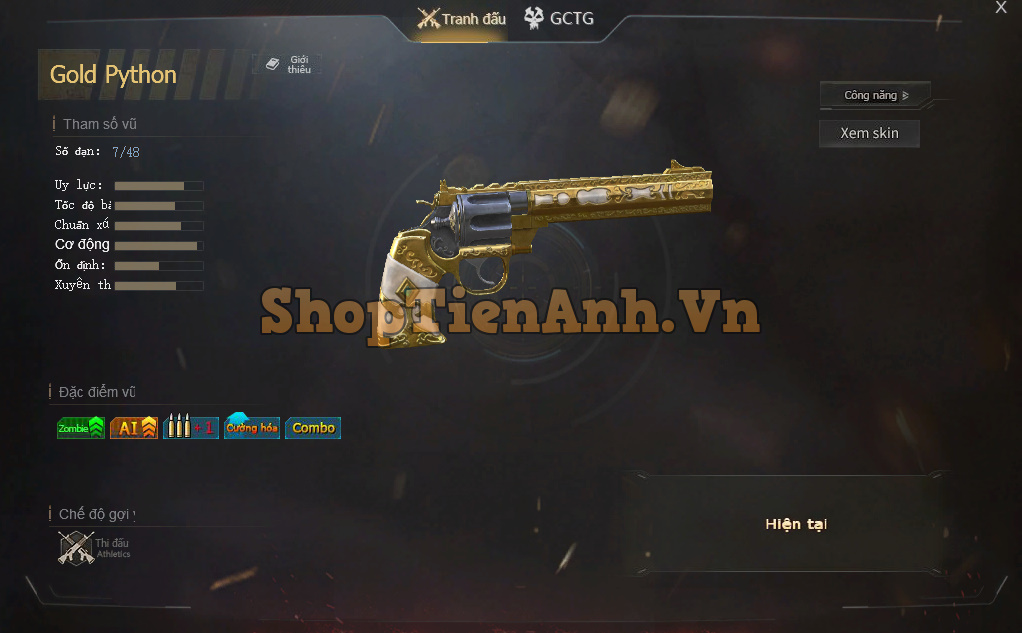Select the Cường hóa feature icon
1022x633 pixels.
(252, 428)
